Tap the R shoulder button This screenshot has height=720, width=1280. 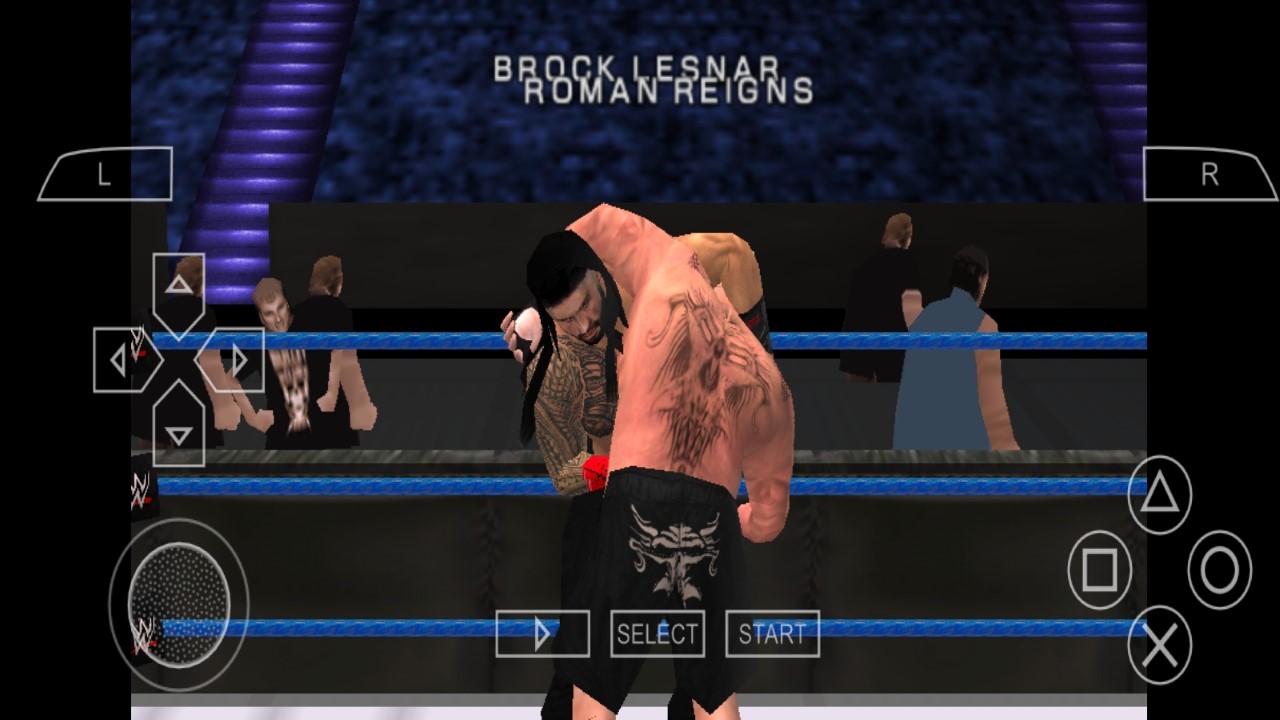[x=1209, y=175]
